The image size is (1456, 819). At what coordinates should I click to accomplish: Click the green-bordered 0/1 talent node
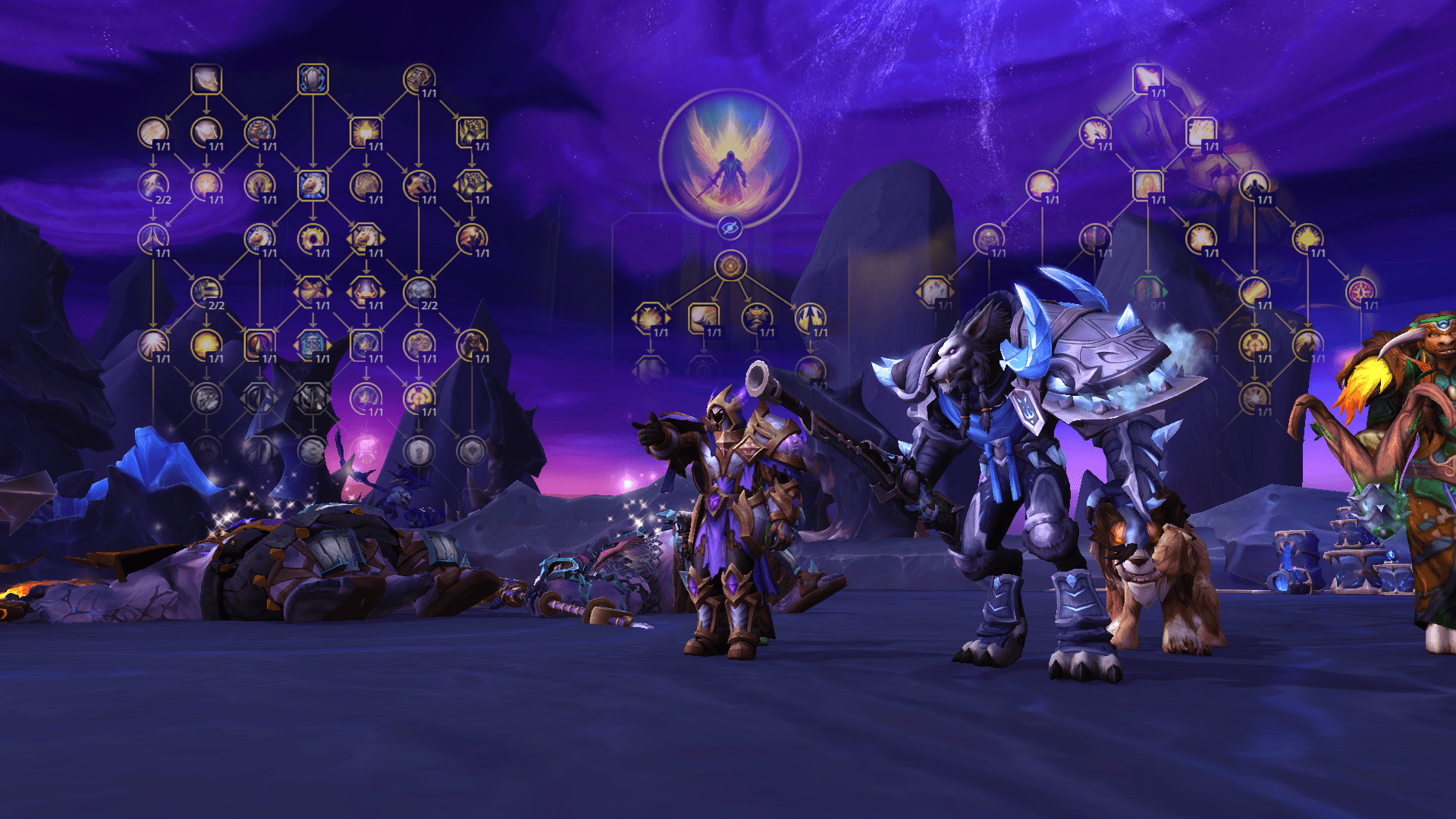pos(1147,291)
